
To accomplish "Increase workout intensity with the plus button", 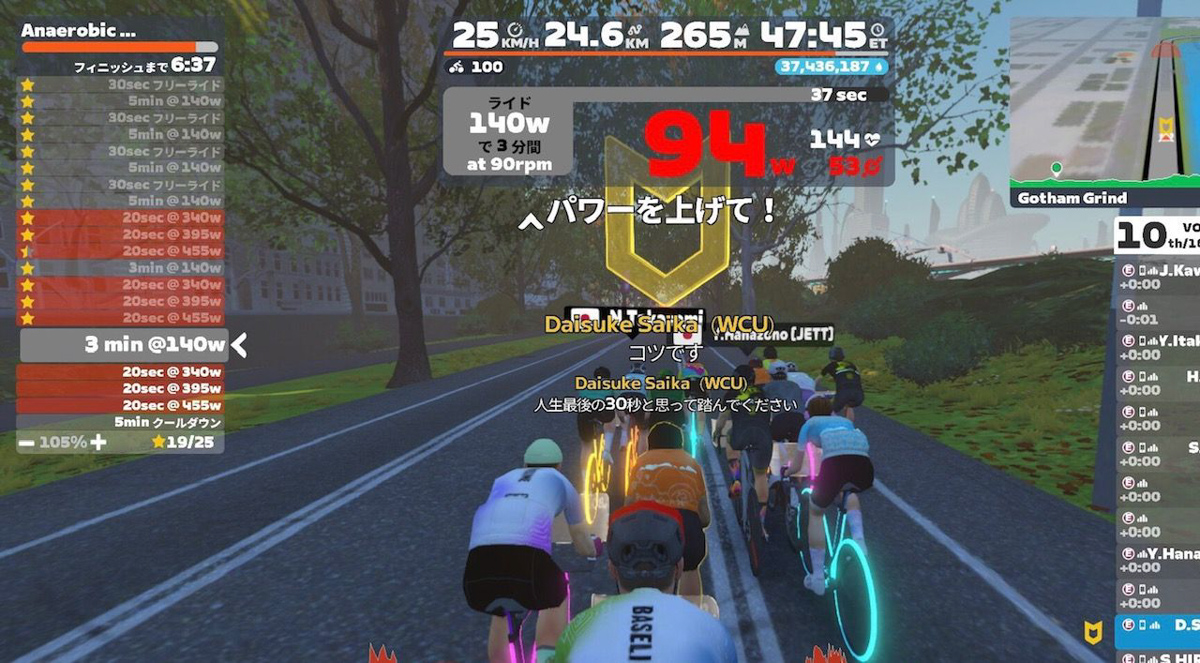I will point(98,442).
